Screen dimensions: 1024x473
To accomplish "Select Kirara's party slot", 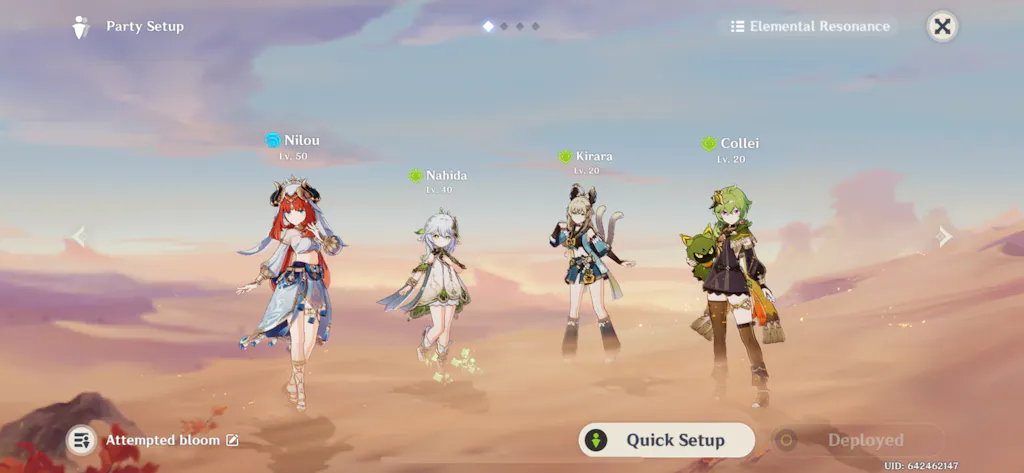I will point(588,265).
